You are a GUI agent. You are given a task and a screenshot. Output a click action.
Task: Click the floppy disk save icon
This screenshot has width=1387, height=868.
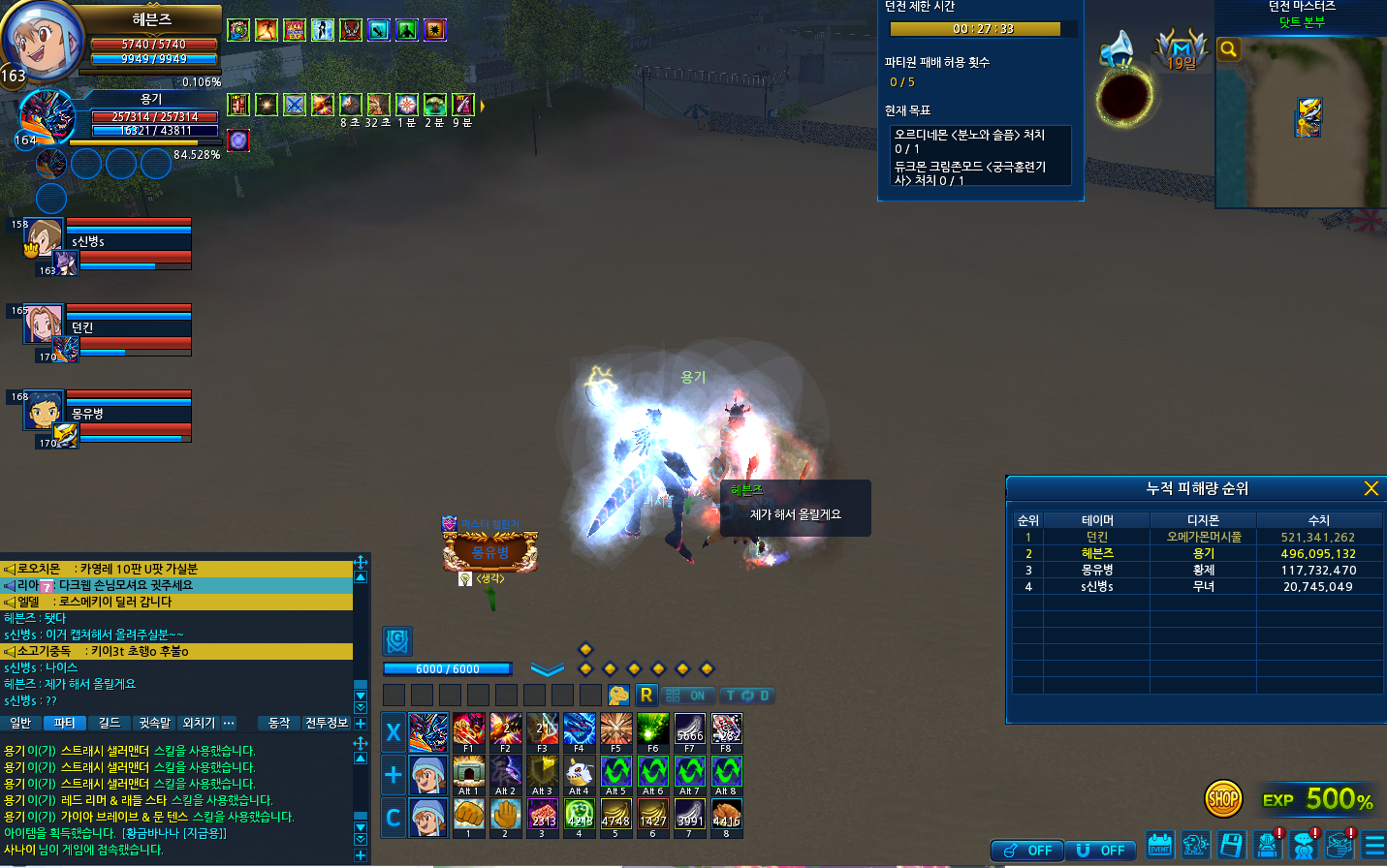(x=1231, y=845)
